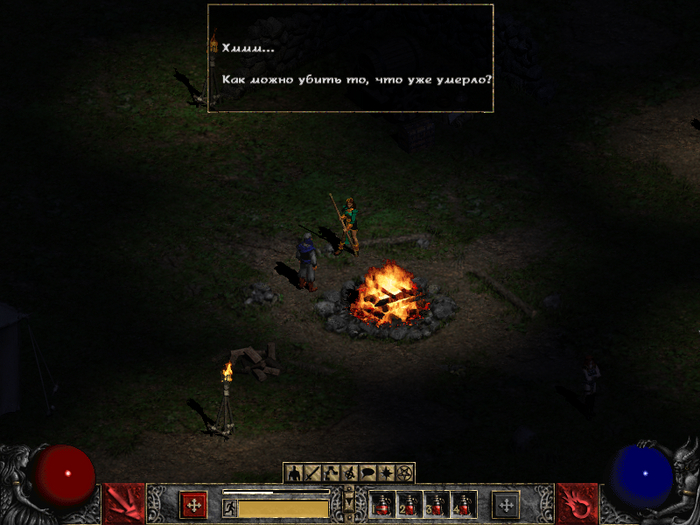Open the game menu pentagram icon

click(x=404, y=472)
